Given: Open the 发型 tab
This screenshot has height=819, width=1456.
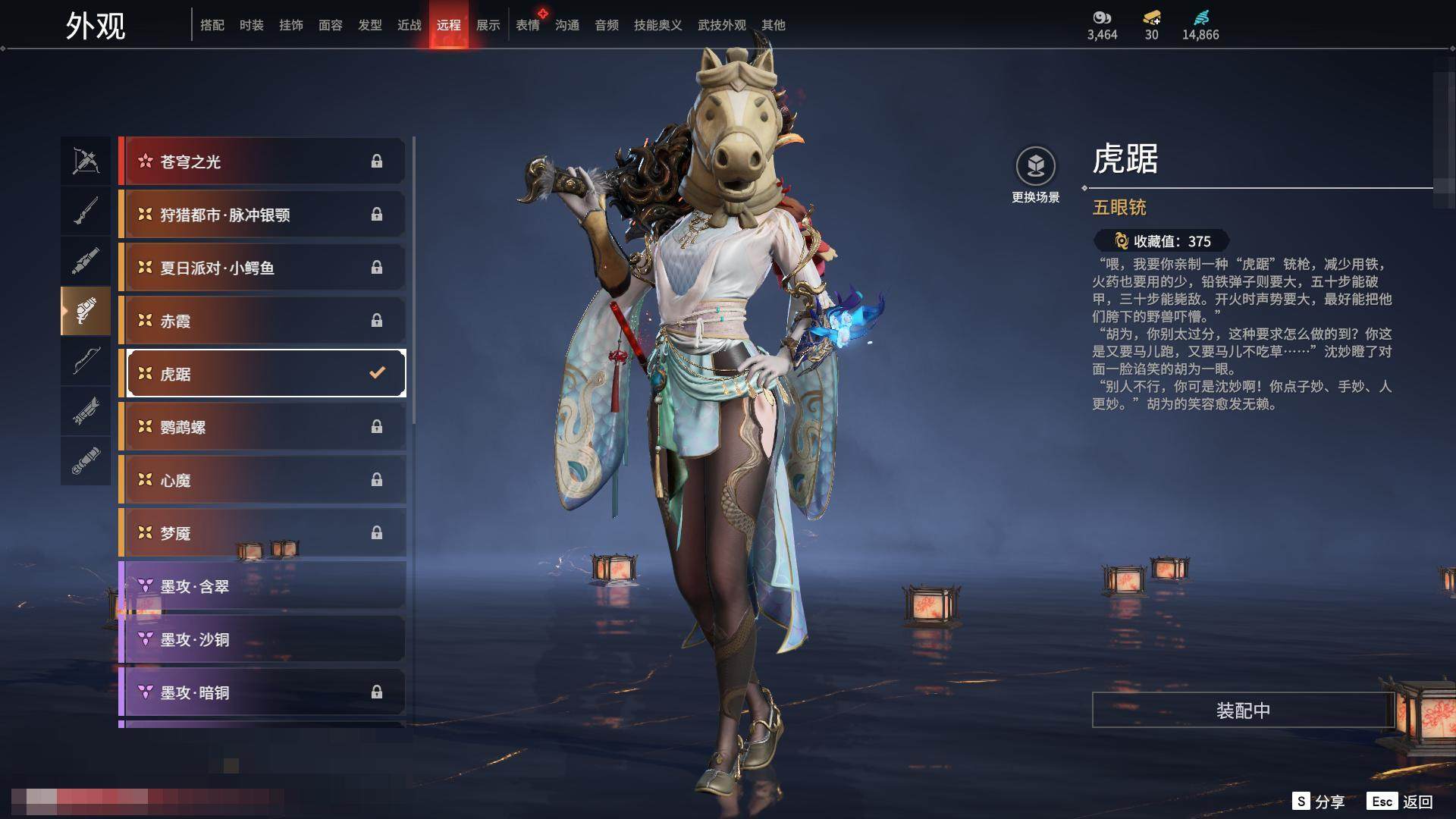Looking at the screenshot, I should pos(370,25).
